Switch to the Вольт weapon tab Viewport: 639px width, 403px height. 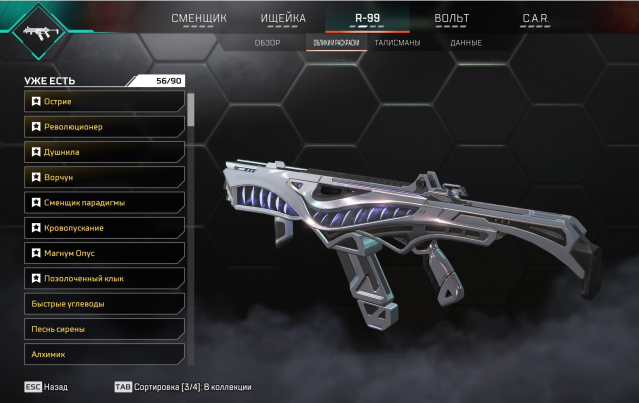452,19
